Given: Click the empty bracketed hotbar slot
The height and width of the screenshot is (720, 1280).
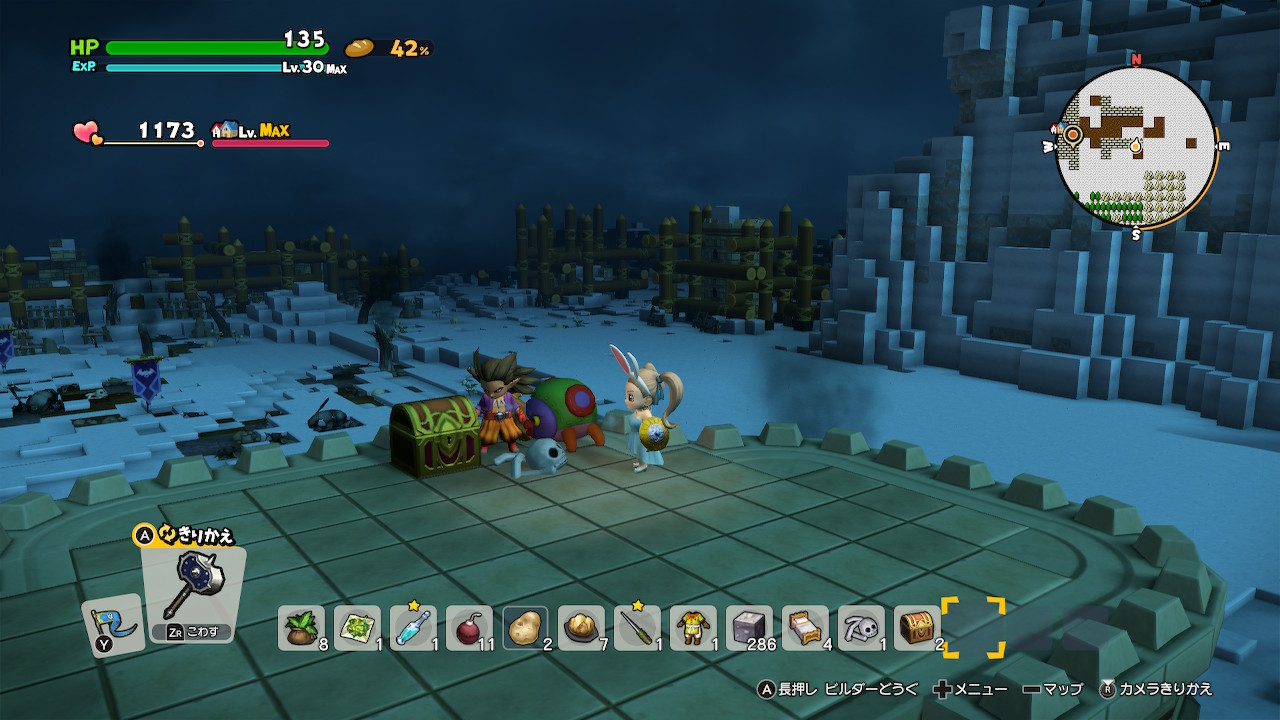Looking at the screenshot, I should click(x=973, y=628).
